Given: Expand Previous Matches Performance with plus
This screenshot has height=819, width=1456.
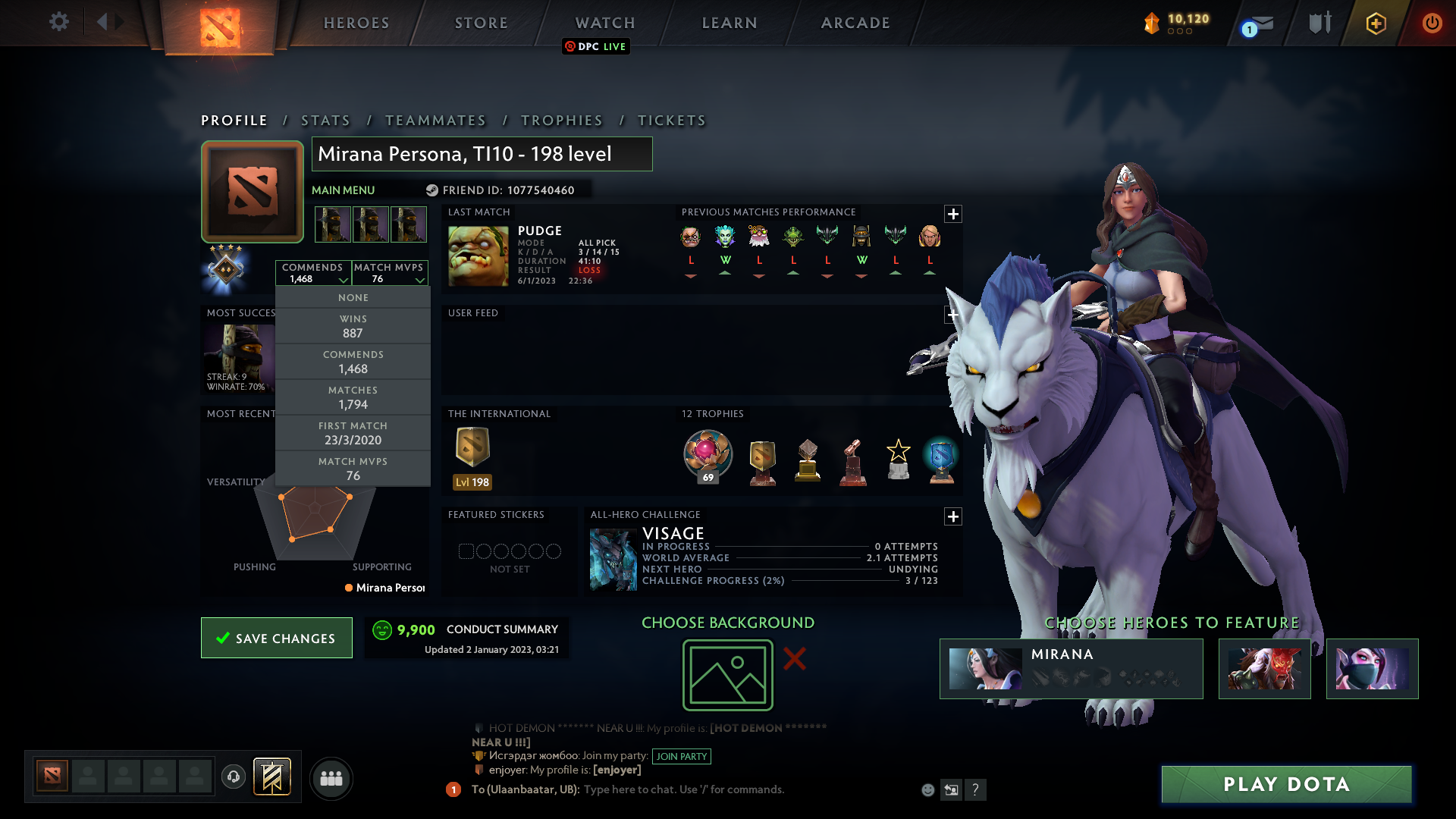Looking at the screenshot, I should [x=953, y=215].
